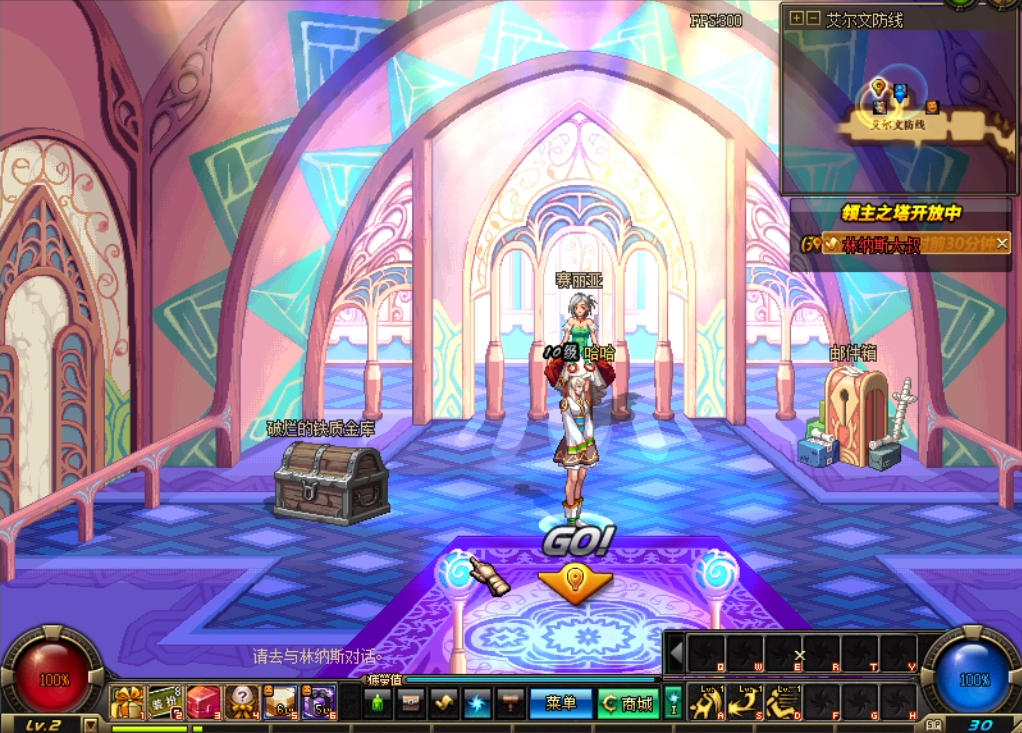Zoom out the minimap with minus button
The height and width of the screenshot is (733, 1022).
[x=813, y=18]
